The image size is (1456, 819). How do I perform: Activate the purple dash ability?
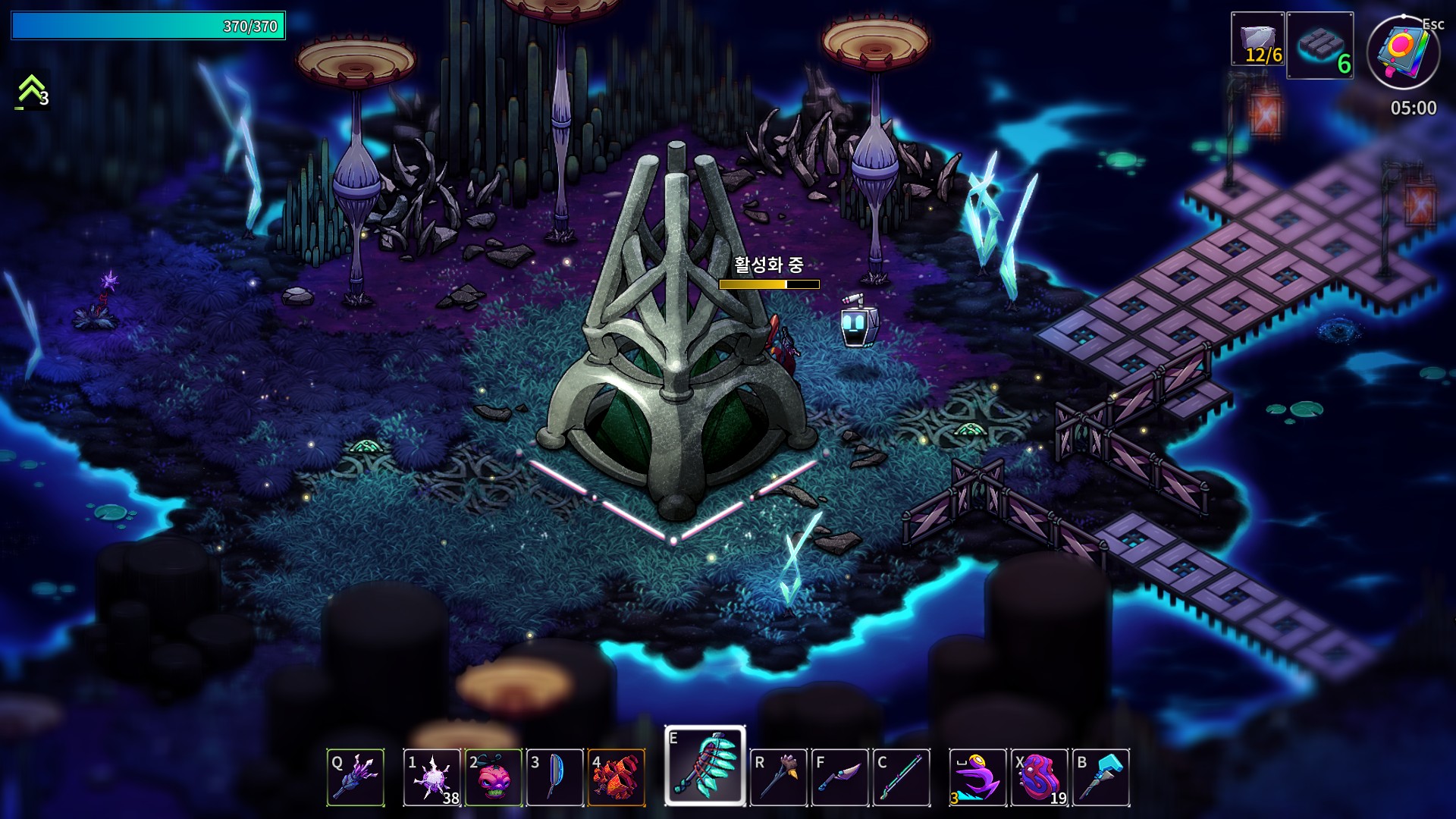(x=978, y=777)
